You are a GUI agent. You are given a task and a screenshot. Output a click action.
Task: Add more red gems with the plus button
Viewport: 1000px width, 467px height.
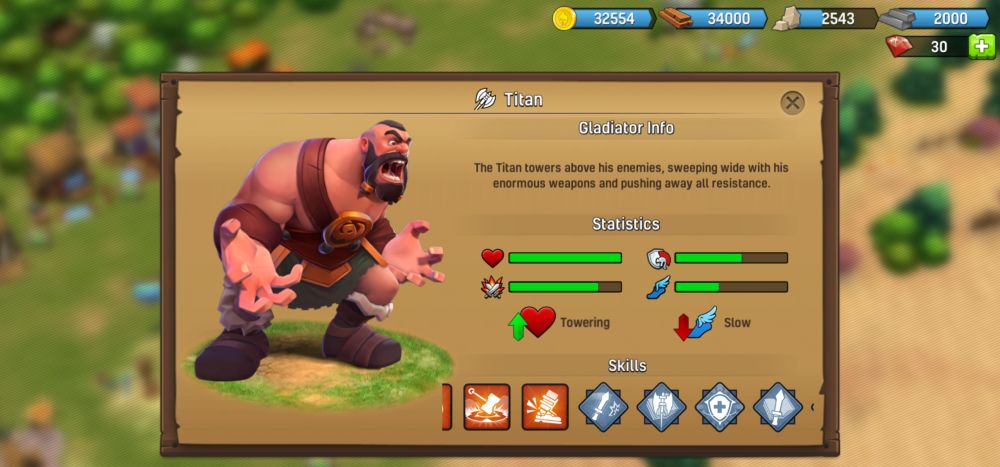[982, 47]
